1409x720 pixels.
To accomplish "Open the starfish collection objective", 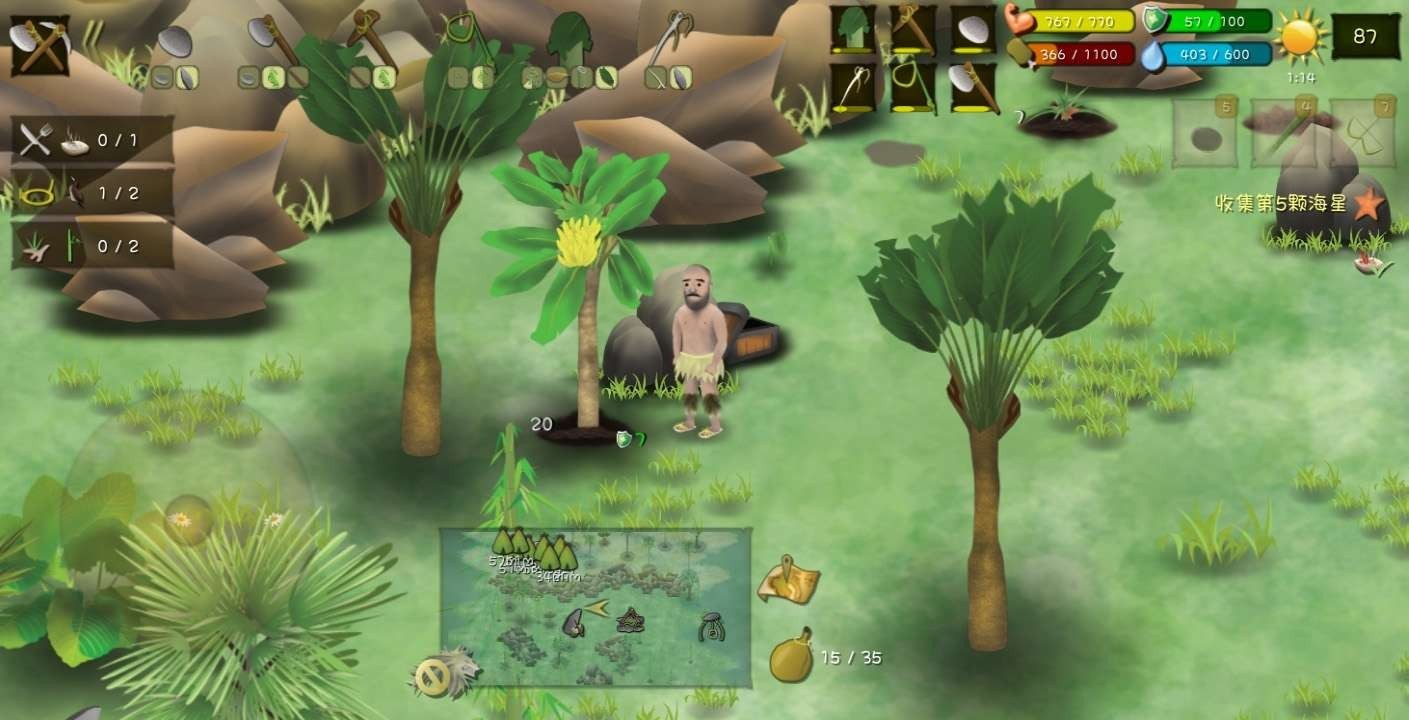I will pos(1368,205).
